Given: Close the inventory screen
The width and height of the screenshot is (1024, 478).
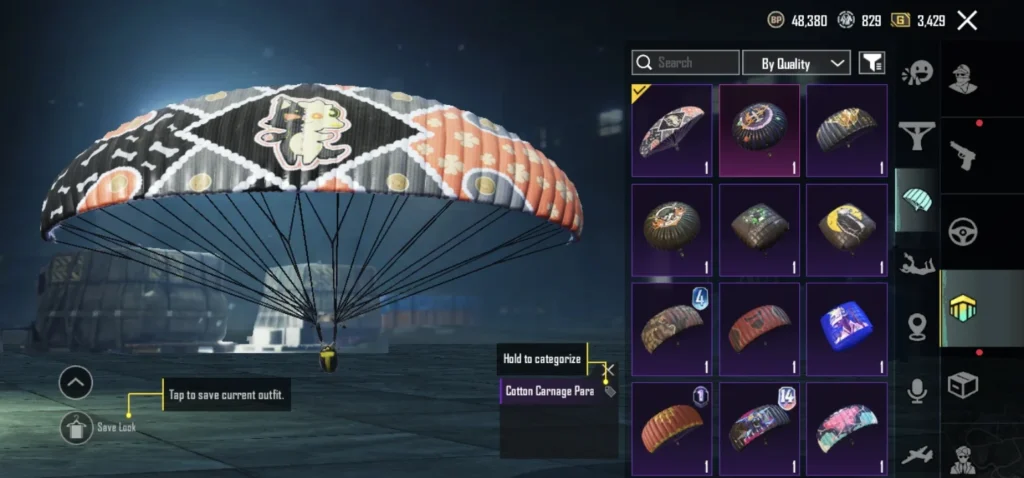Looking at the screenshot, I should [967, 20].
